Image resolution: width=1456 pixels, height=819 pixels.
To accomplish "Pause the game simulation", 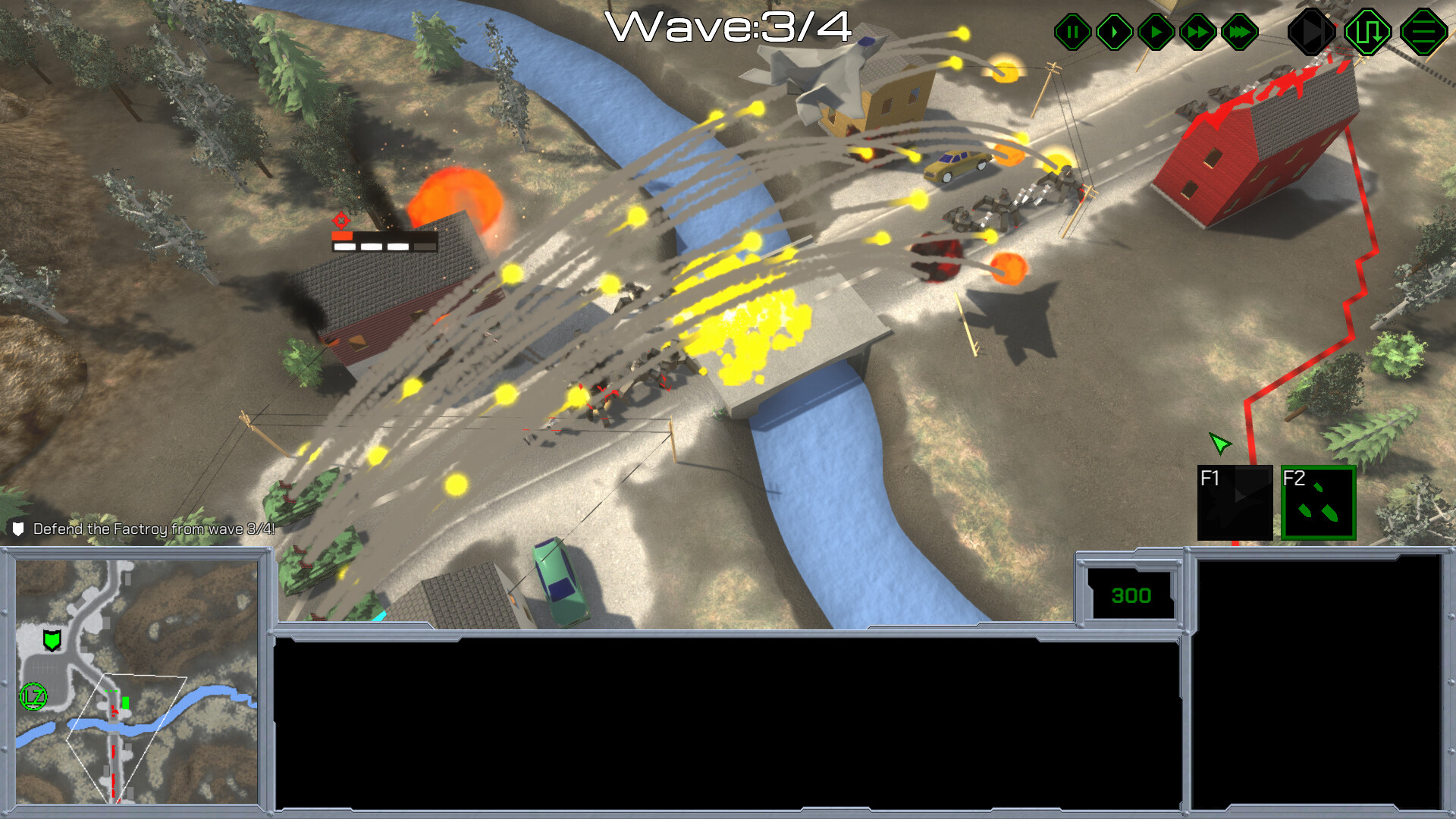I will [1072, 32].
